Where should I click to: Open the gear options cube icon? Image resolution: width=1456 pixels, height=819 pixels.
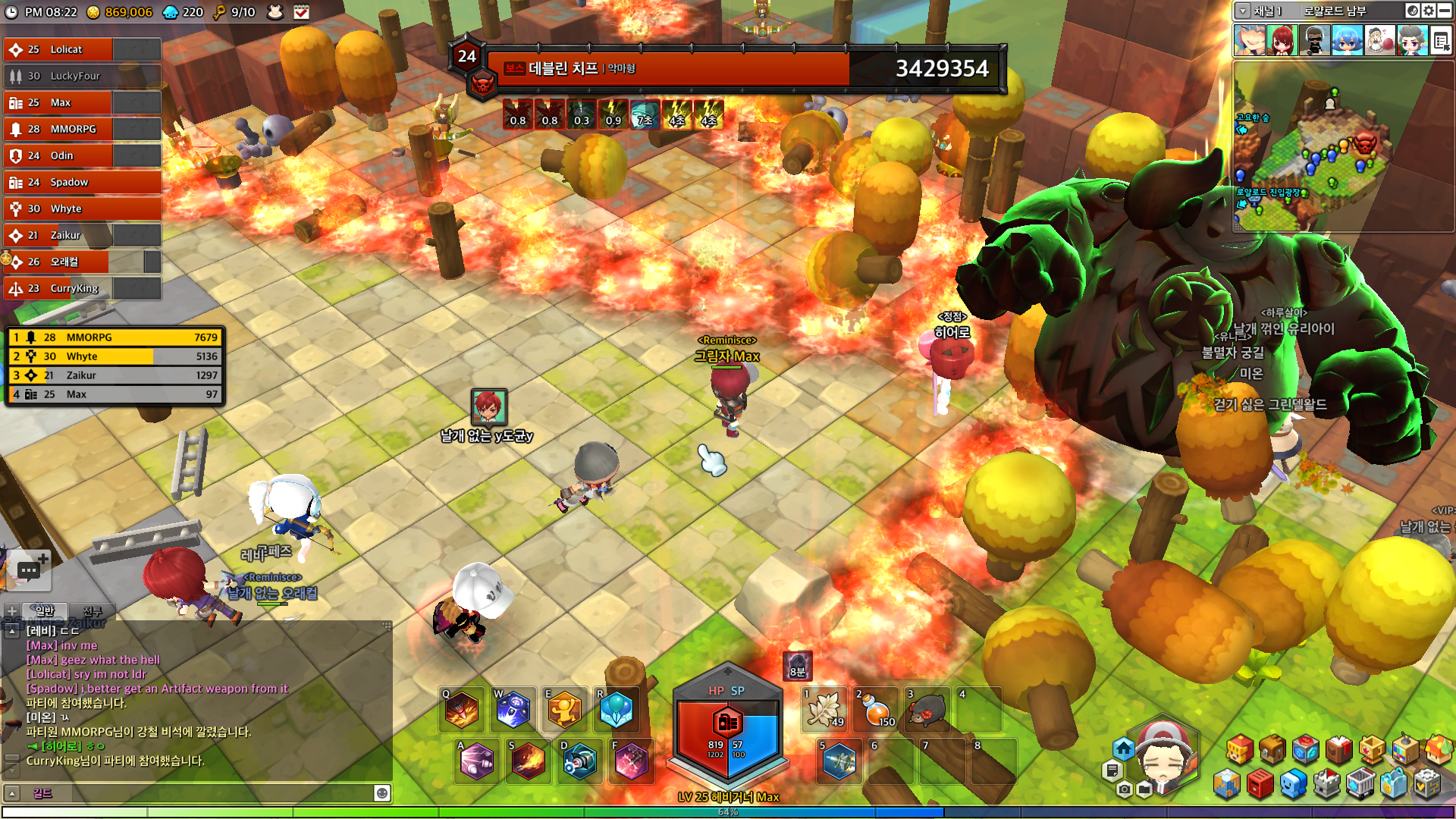click(x=1426, y=783)
